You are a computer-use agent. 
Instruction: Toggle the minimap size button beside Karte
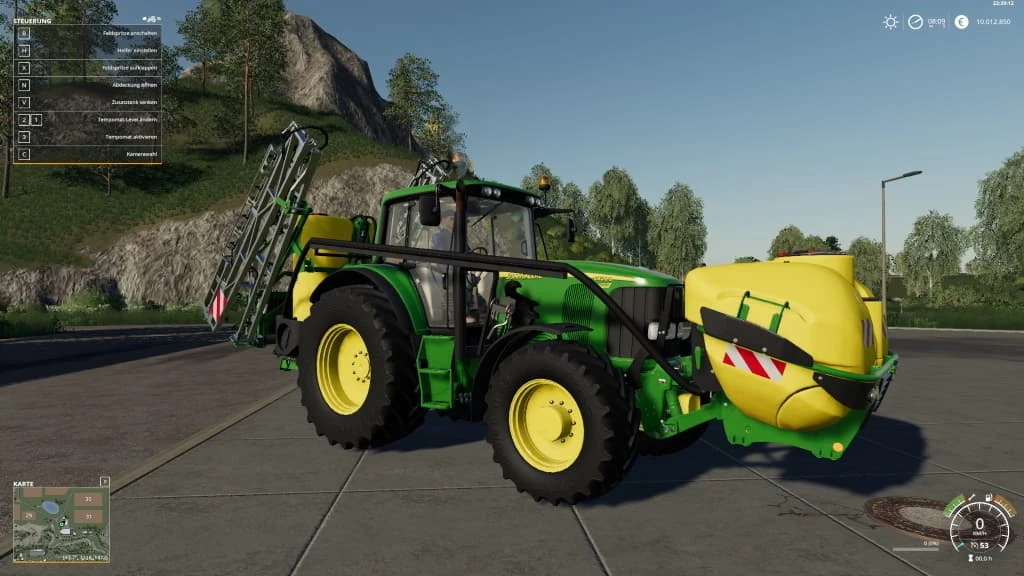[105, 481]
